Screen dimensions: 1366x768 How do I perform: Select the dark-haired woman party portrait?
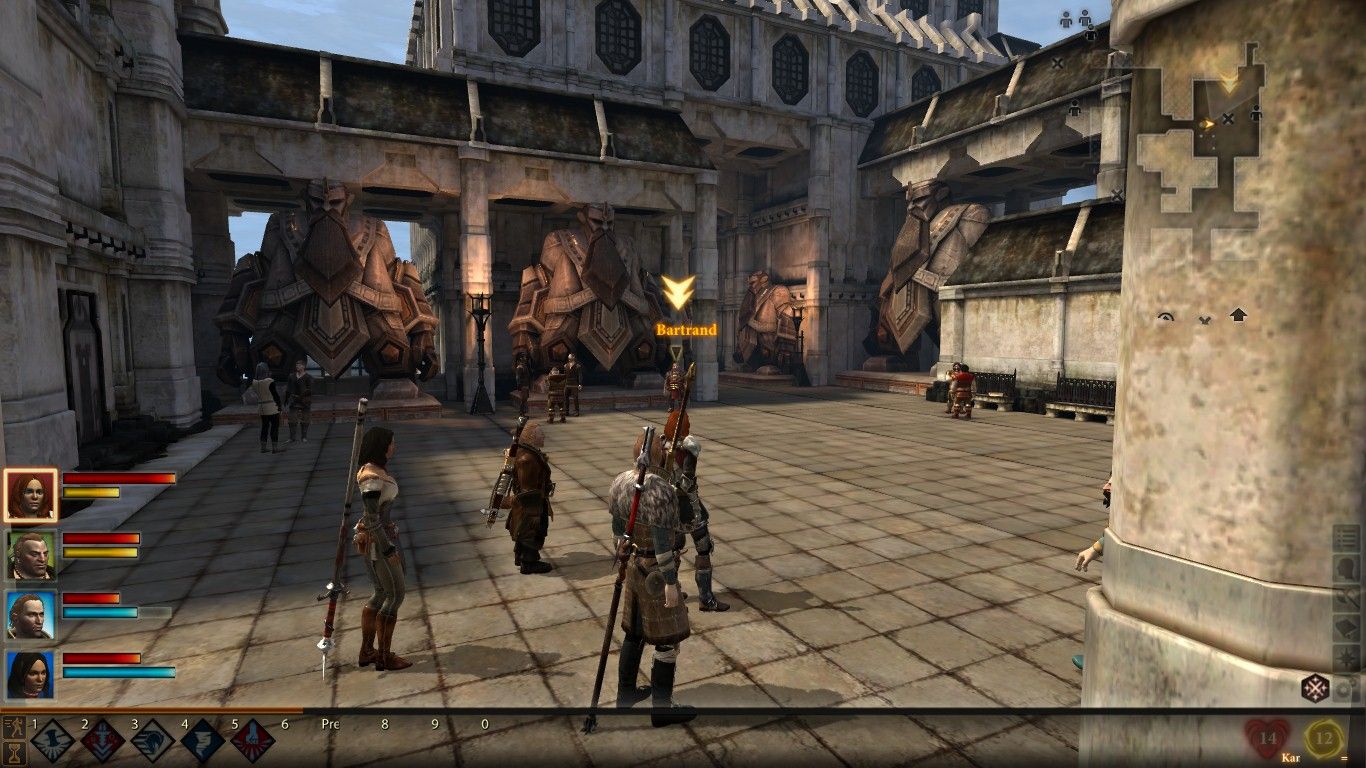30,675
